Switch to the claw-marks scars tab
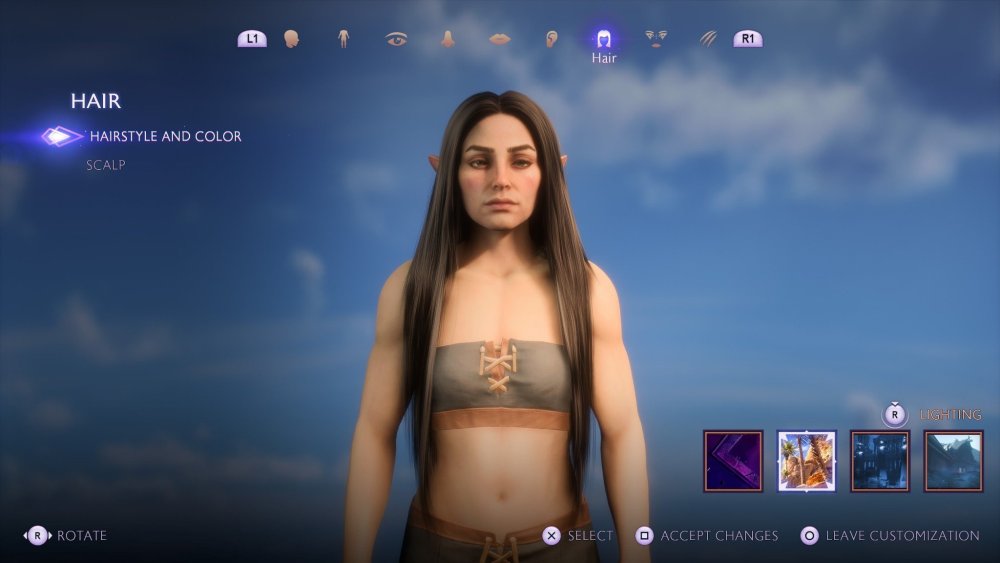The width and height of the screenshot is (1000, 563). (x=708, y=39)
